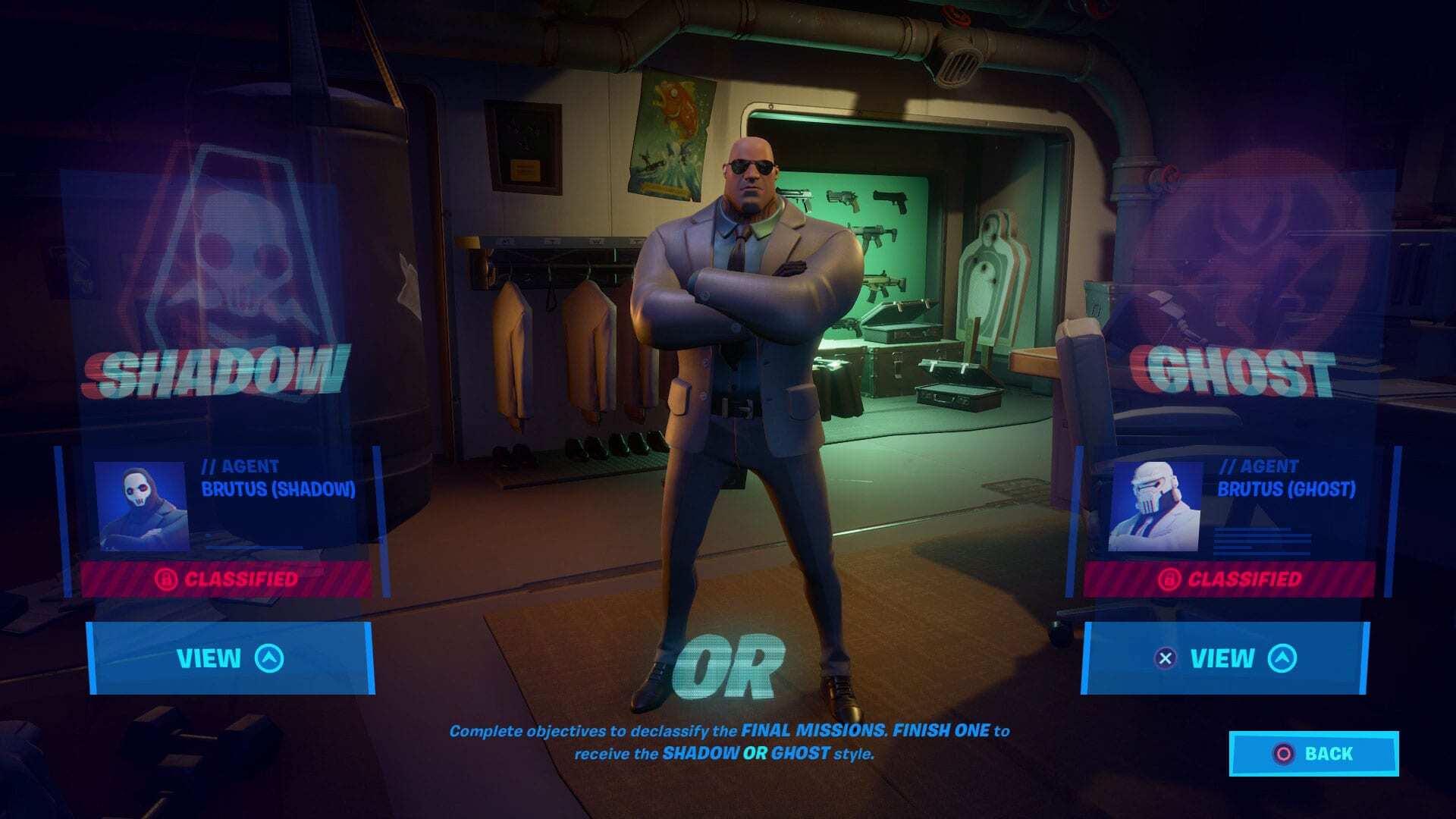Select the Brutus (Shadow) agent thumbnail
1456x819 pixels.
point(141,507)
